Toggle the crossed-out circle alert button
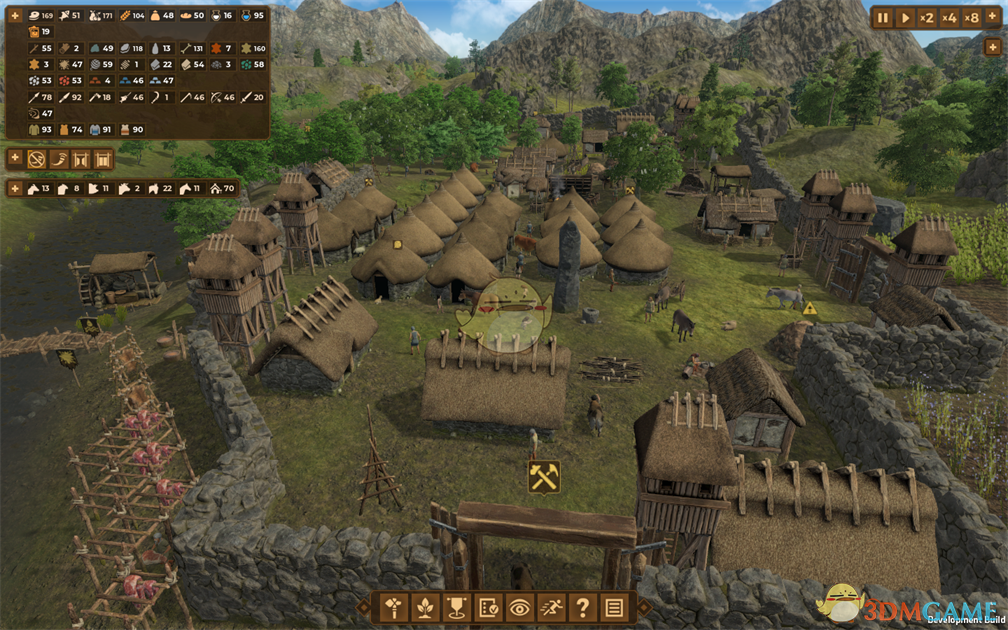This screenshot has height=630, width=1008. tap(37, 159)
